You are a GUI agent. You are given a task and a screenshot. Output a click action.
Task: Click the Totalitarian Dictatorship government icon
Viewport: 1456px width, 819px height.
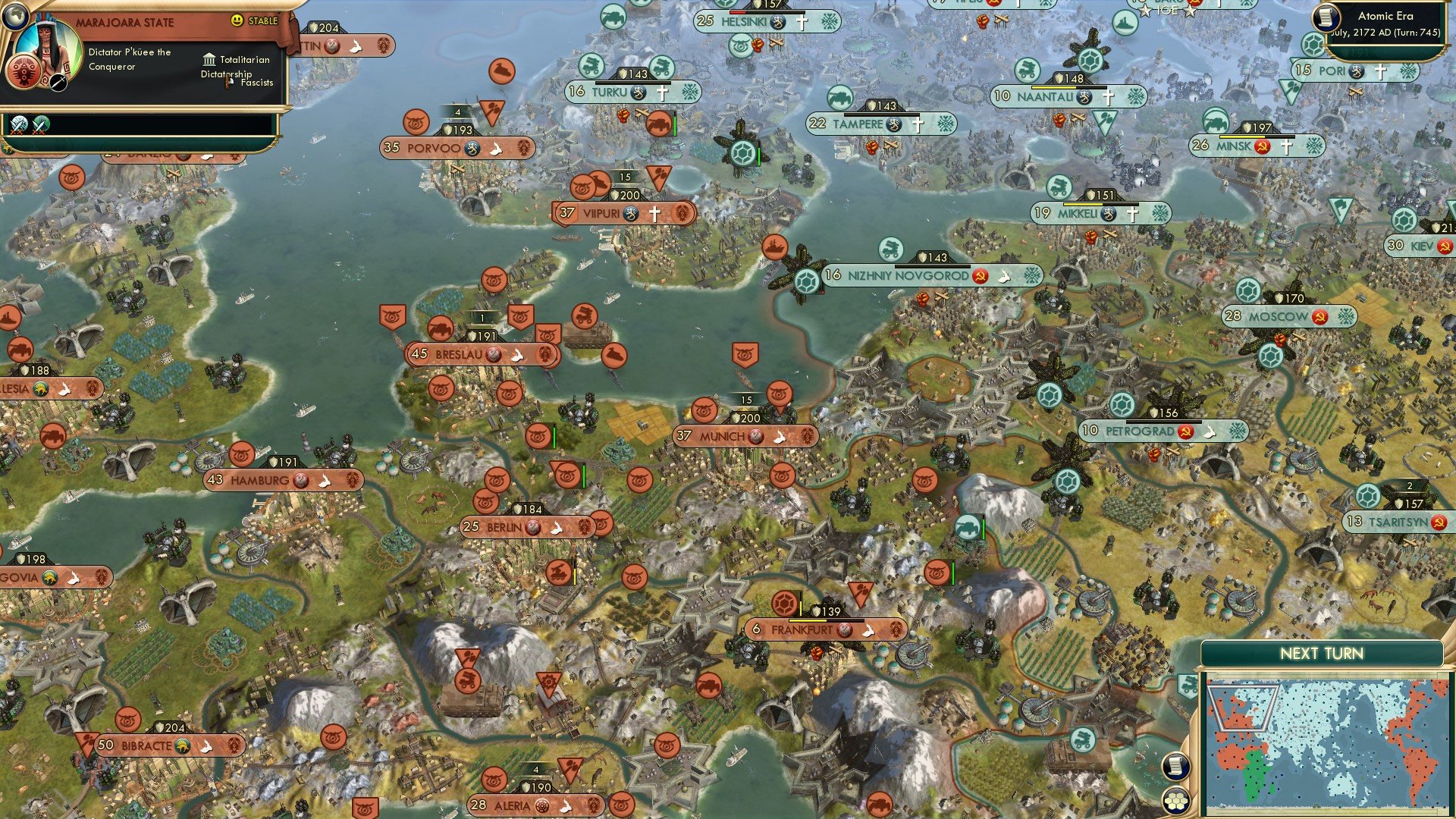pyautogui.click(x=209, y=61)
